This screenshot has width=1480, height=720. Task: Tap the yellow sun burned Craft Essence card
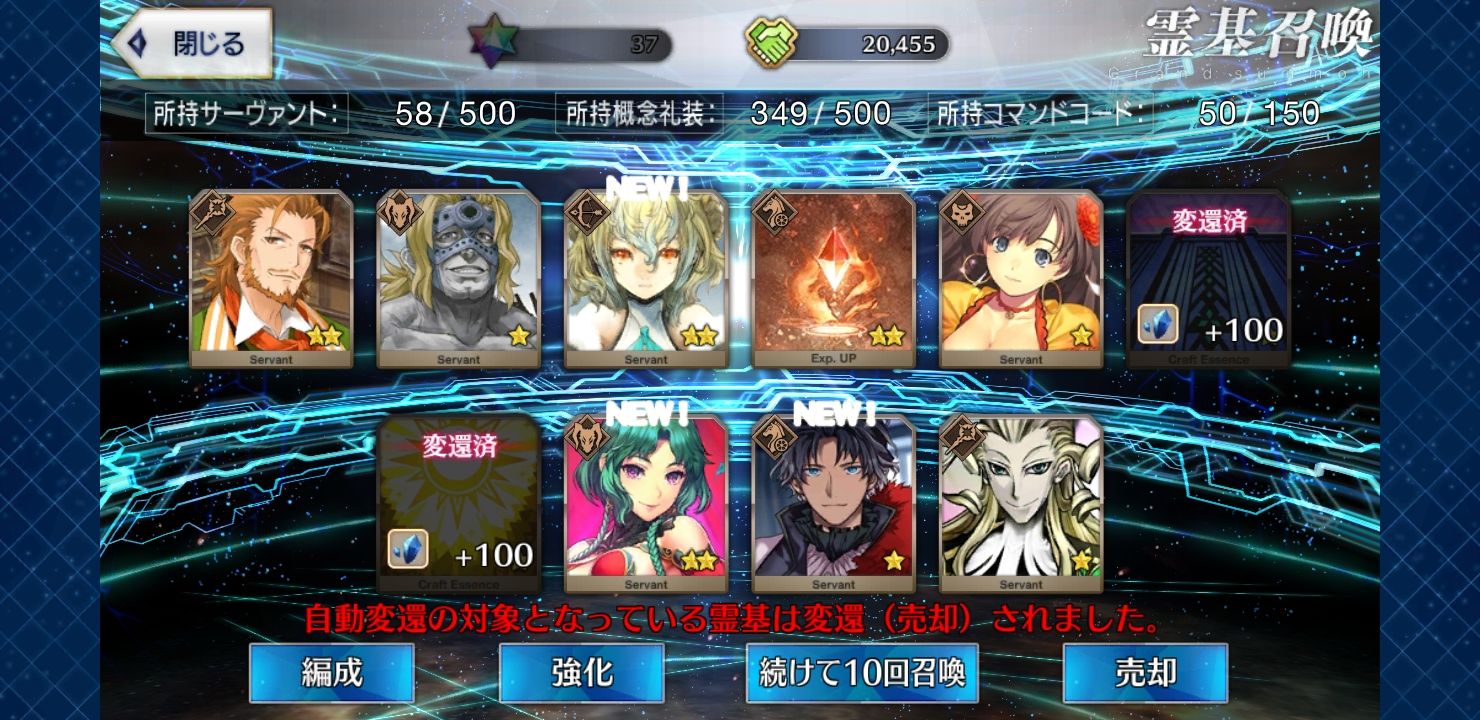(x=459, y=504)
